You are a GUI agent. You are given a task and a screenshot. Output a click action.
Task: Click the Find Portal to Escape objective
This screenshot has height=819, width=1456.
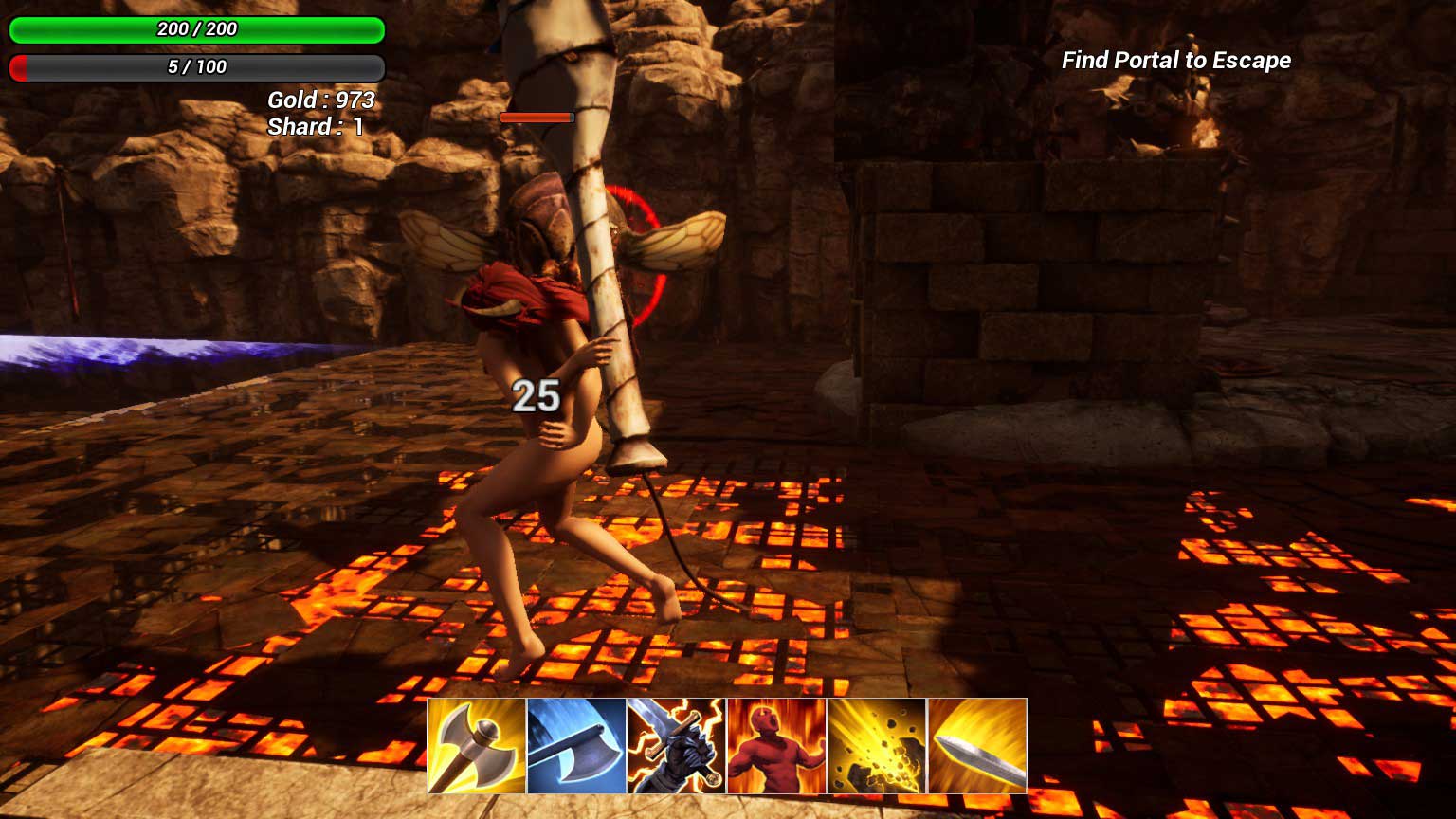pos(1175,61)
